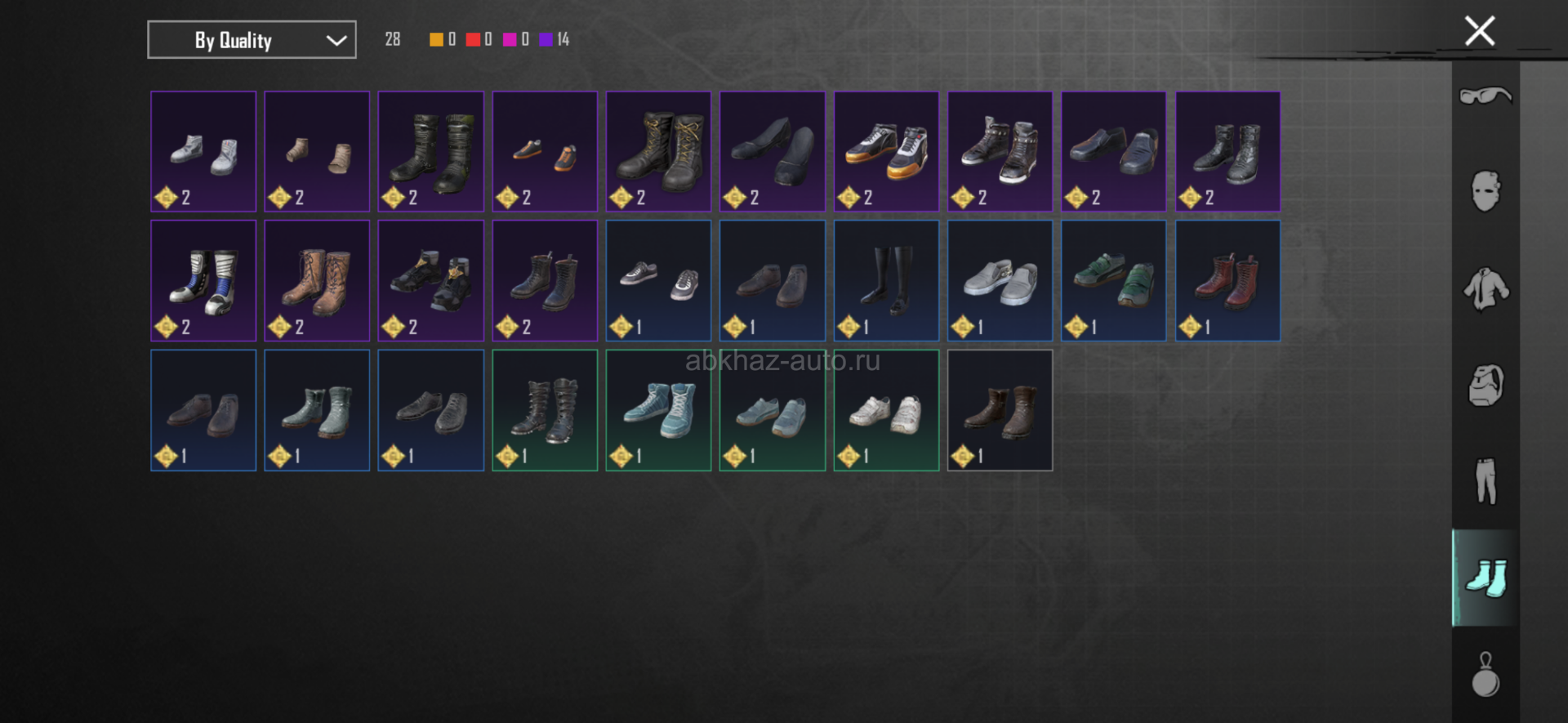Pick the blue and white striped boots
This screenshot has width=1568, height=723.
(203, 281)
